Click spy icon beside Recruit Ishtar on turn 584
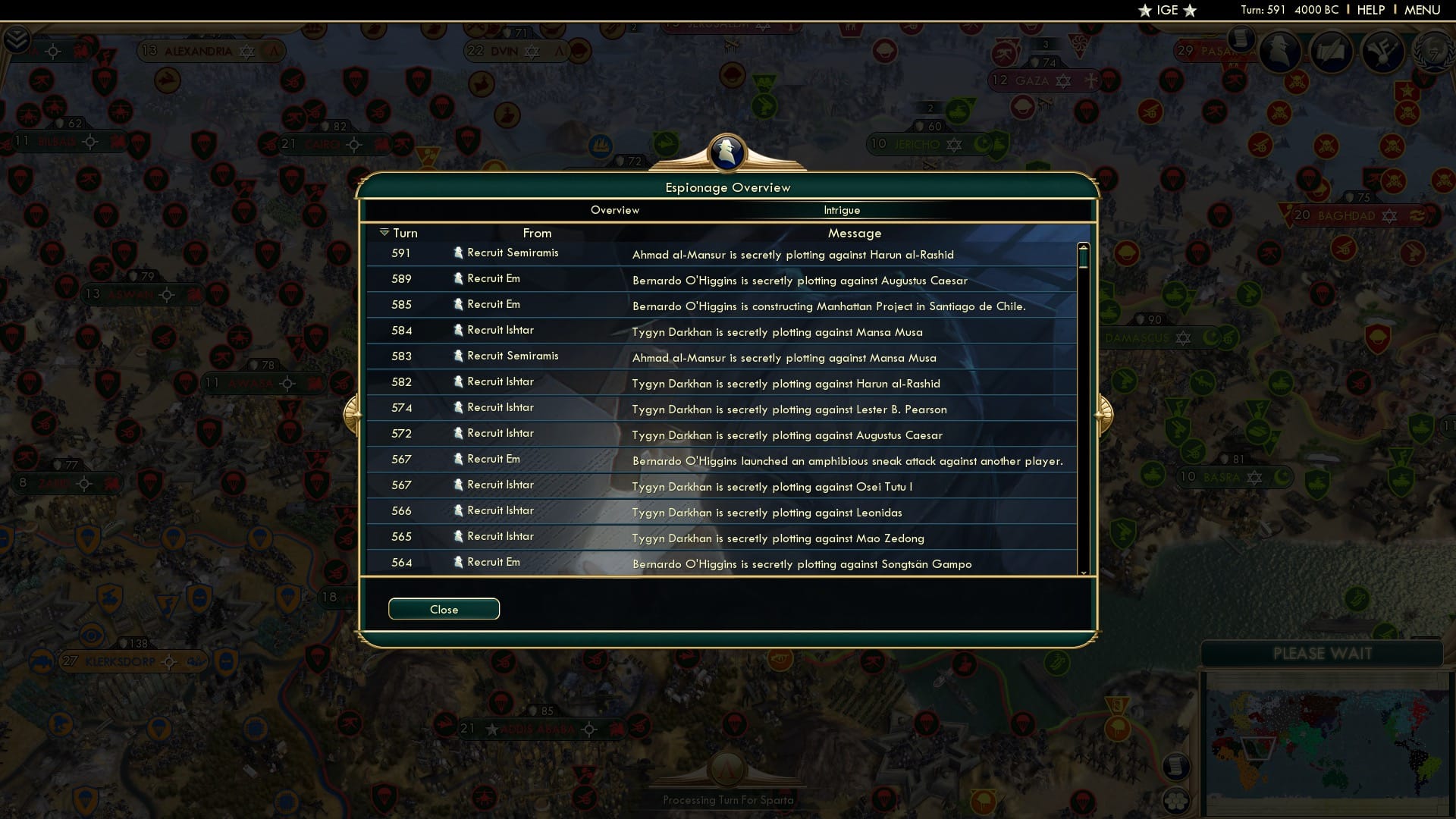The width and height of the screenshot is (1456, 819). (458, 329)
